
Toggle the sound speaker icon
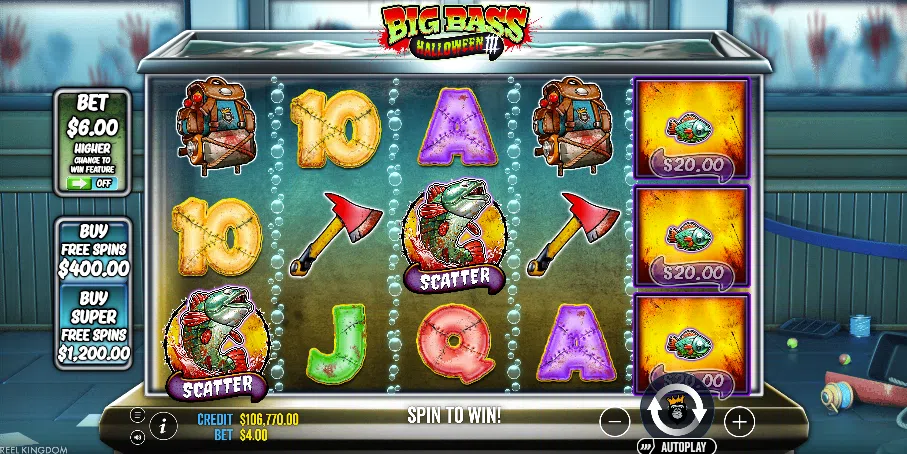(137, 437)
